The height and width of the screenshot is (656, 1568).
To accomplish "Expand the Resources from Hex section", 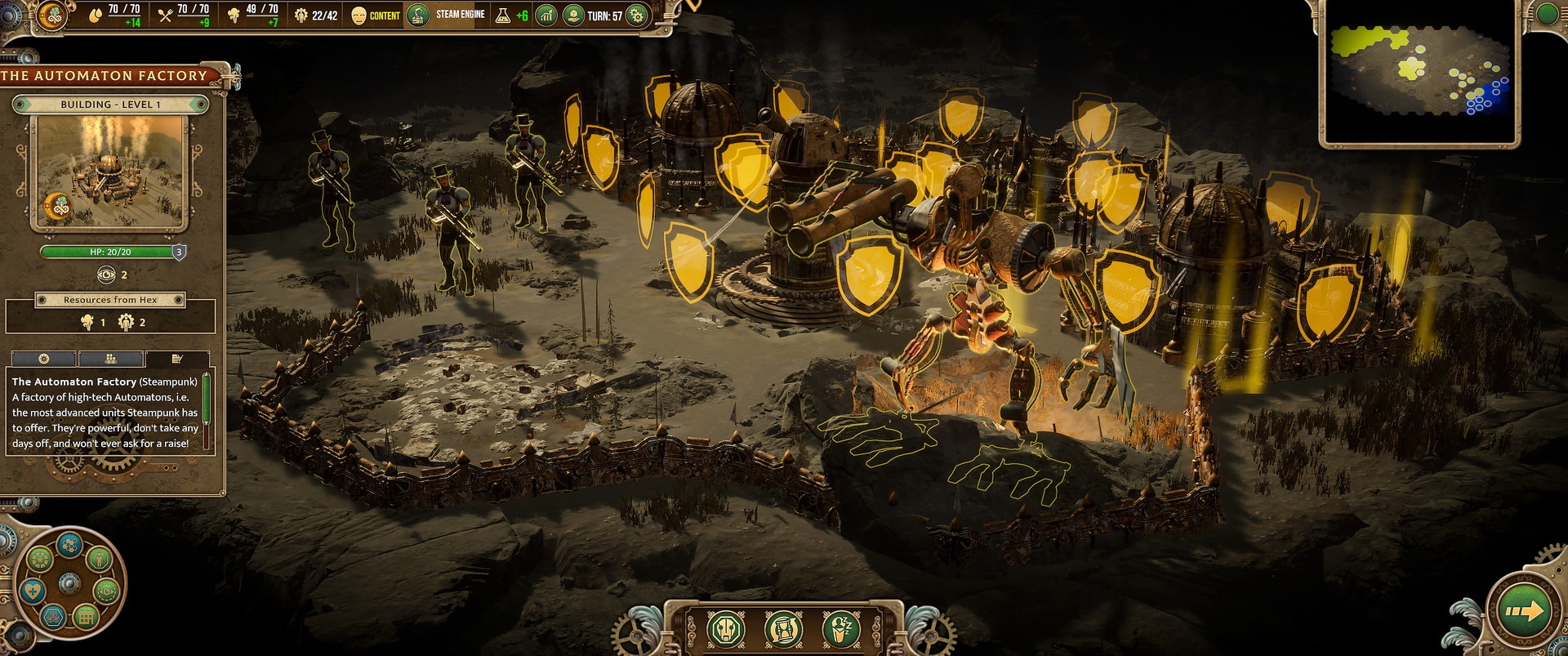I will click(109, 300).
